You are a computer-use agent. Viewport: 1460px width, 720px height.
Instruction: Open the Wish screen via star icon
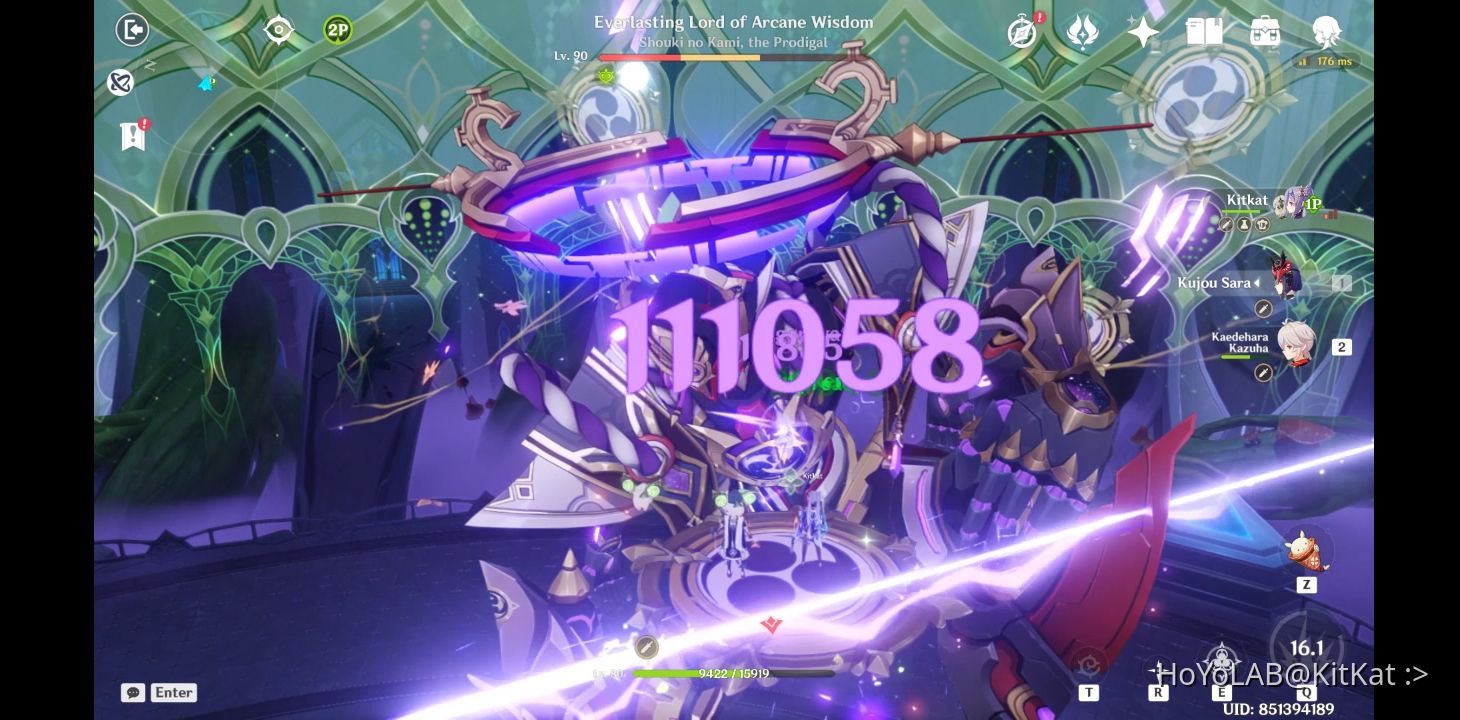tap(1141, 32)
